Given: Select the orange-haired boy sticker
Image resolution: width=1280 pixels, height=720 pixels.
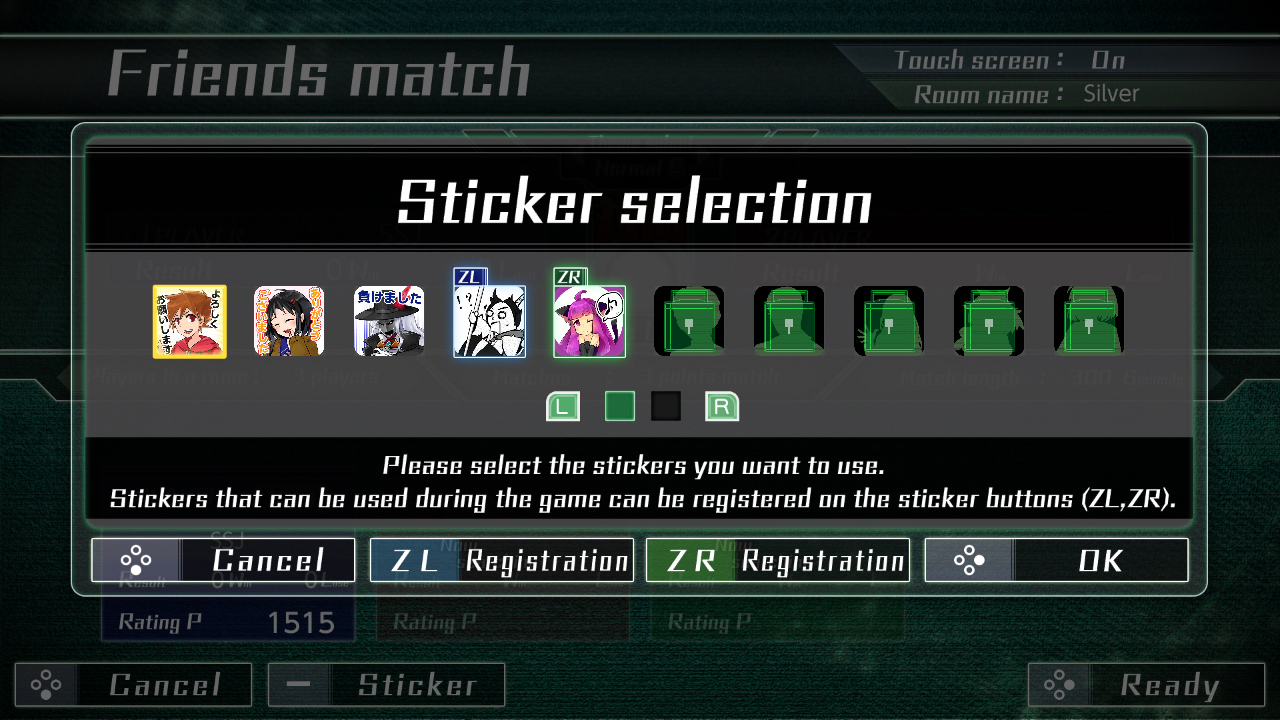Looking at the screenshot, I should pos(189,321).
